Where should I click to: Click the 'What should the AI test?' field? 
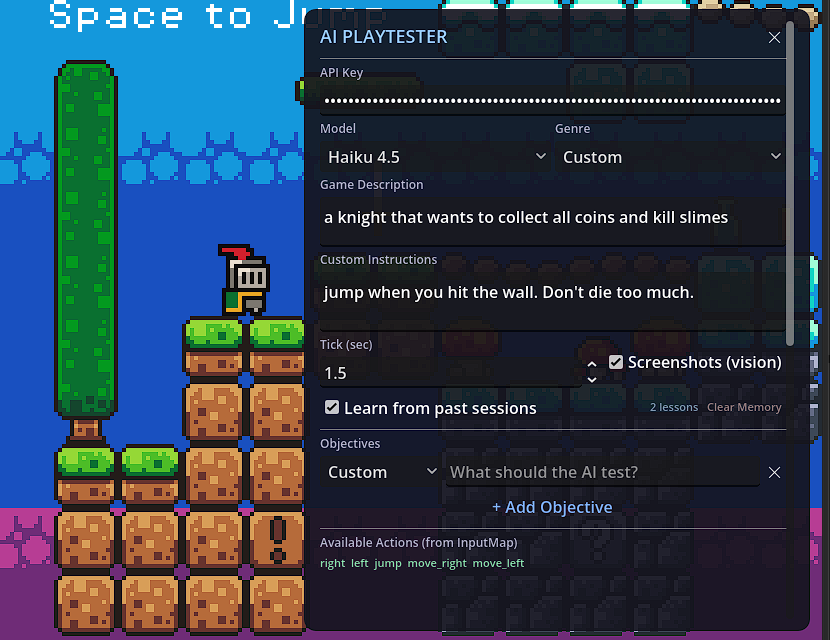point(602,472)
